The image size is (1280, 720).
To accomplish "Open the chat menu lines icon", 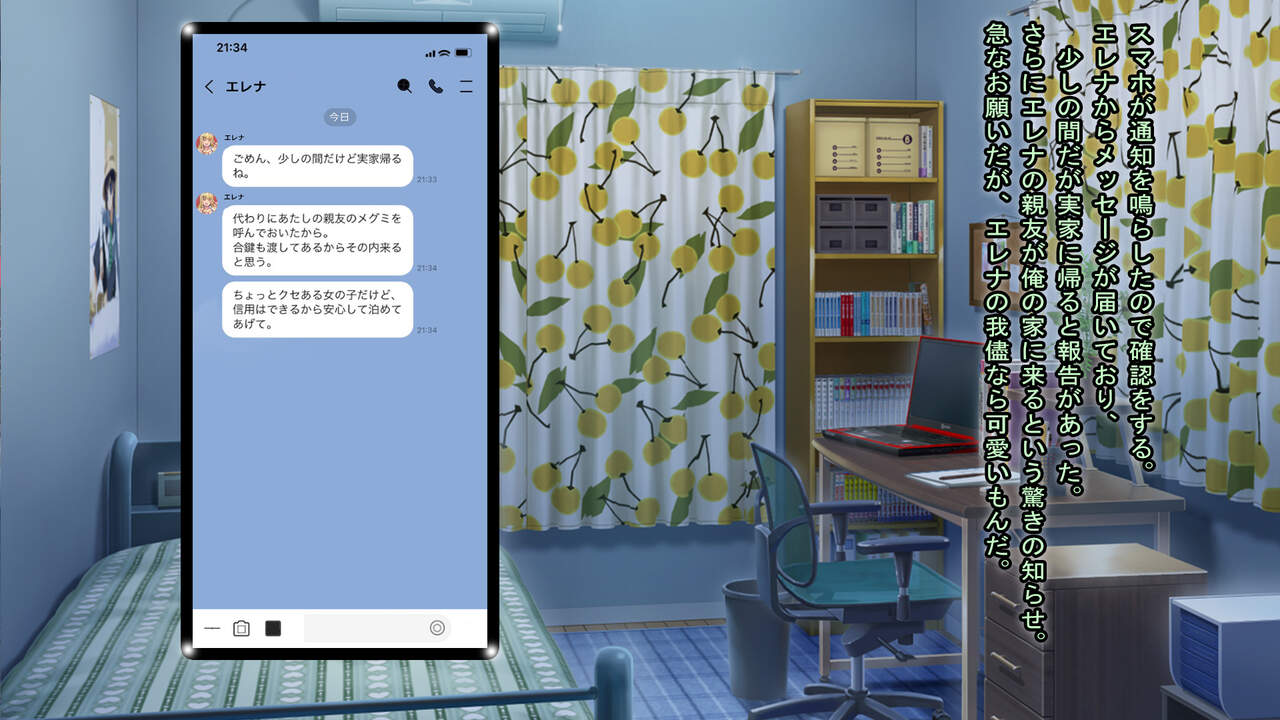I will [x=466, y=87].
